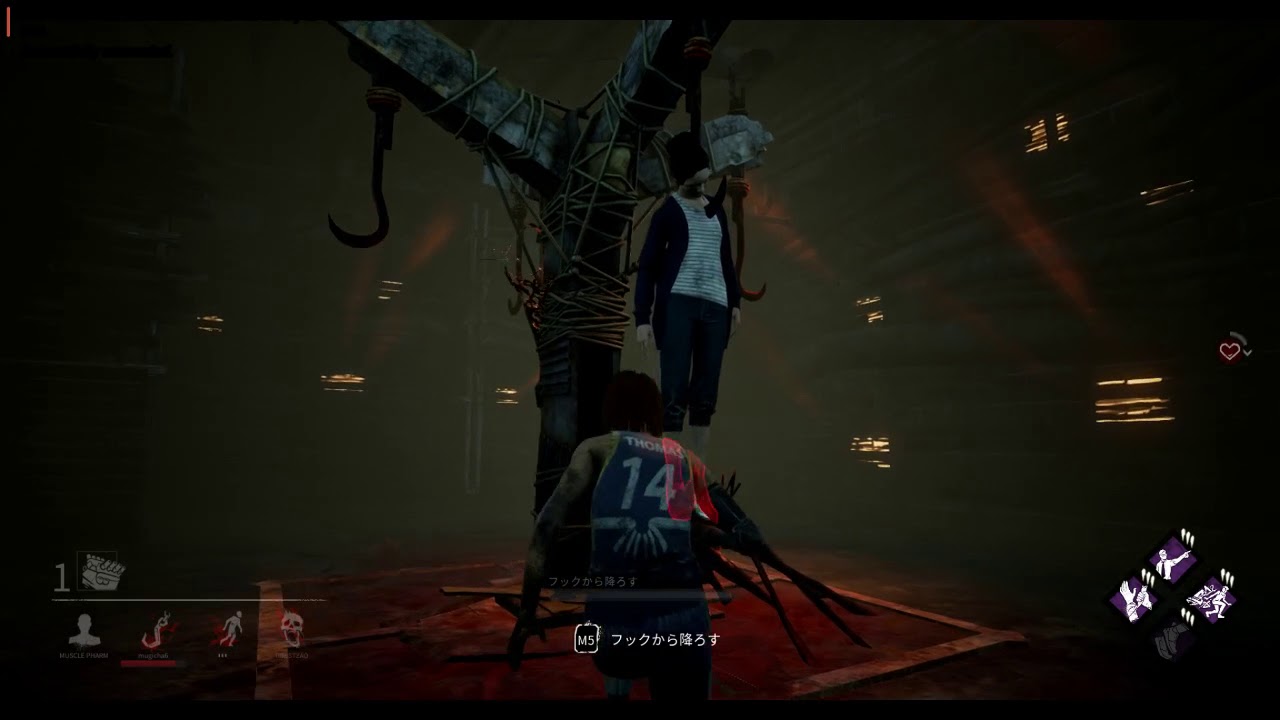Select the dimmed bottom perk icon

1172,637
